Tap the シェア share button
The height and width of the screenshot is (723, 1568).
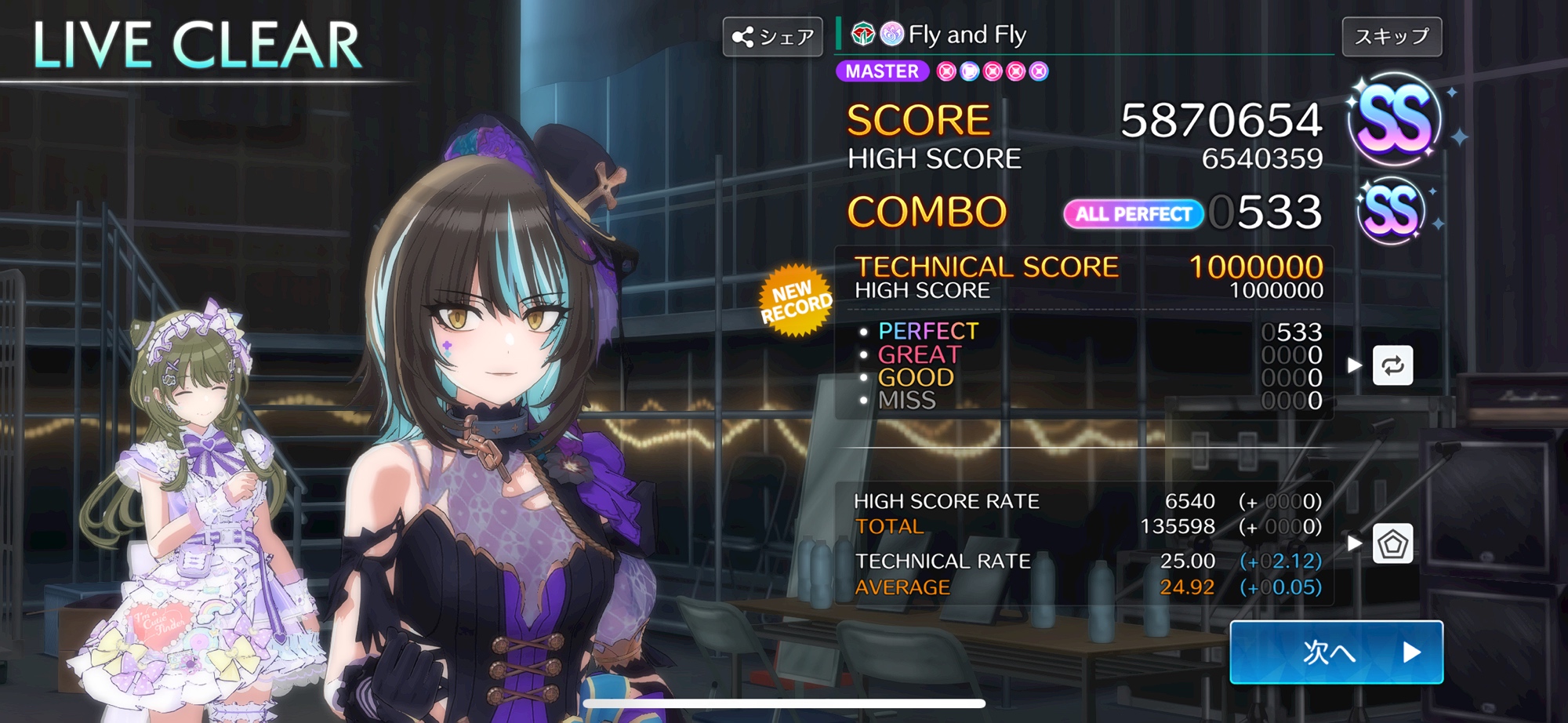click(x=772, y=37)
